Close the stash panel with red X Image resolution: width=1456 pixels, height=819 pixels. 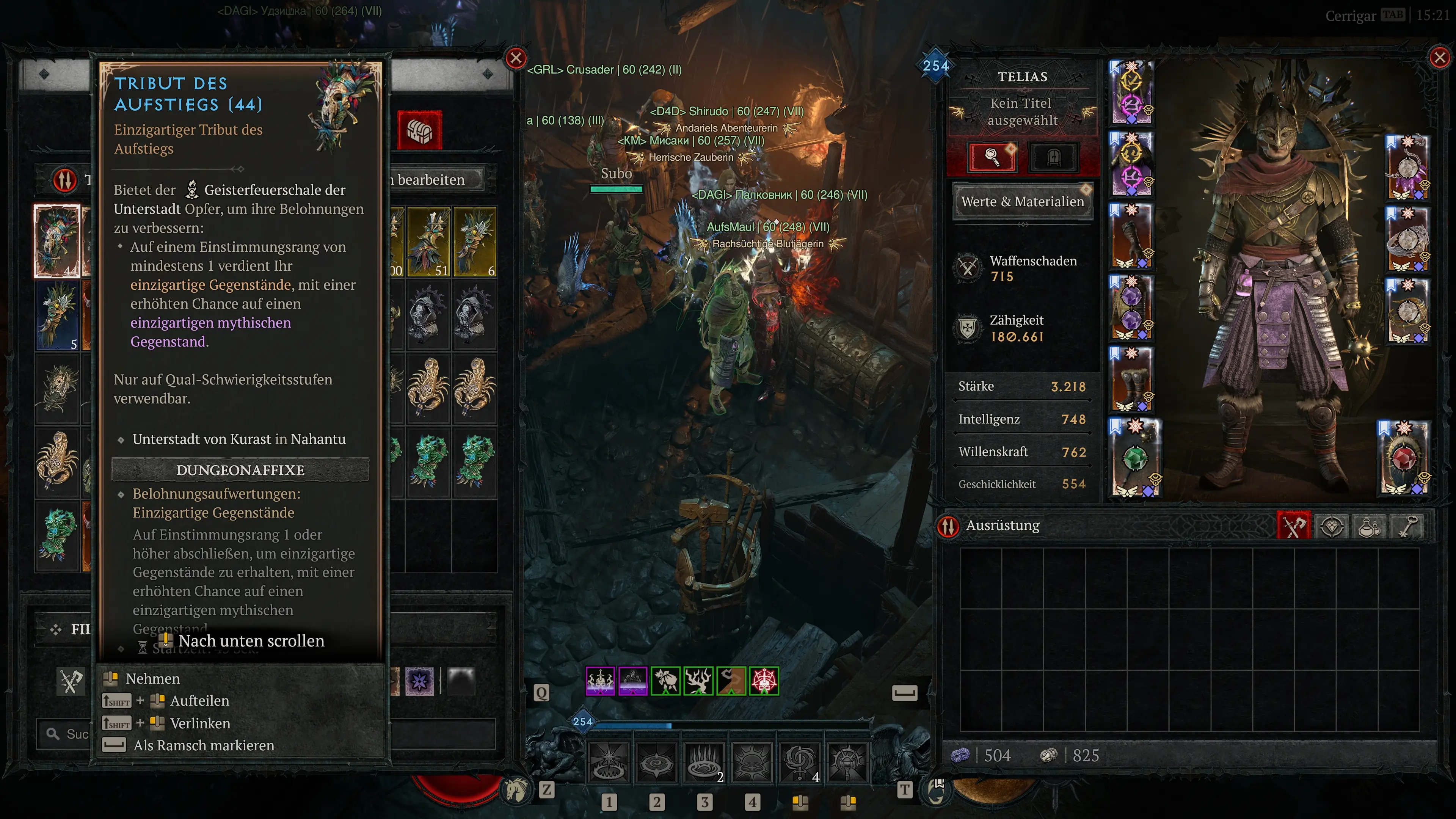pos(516,58)
